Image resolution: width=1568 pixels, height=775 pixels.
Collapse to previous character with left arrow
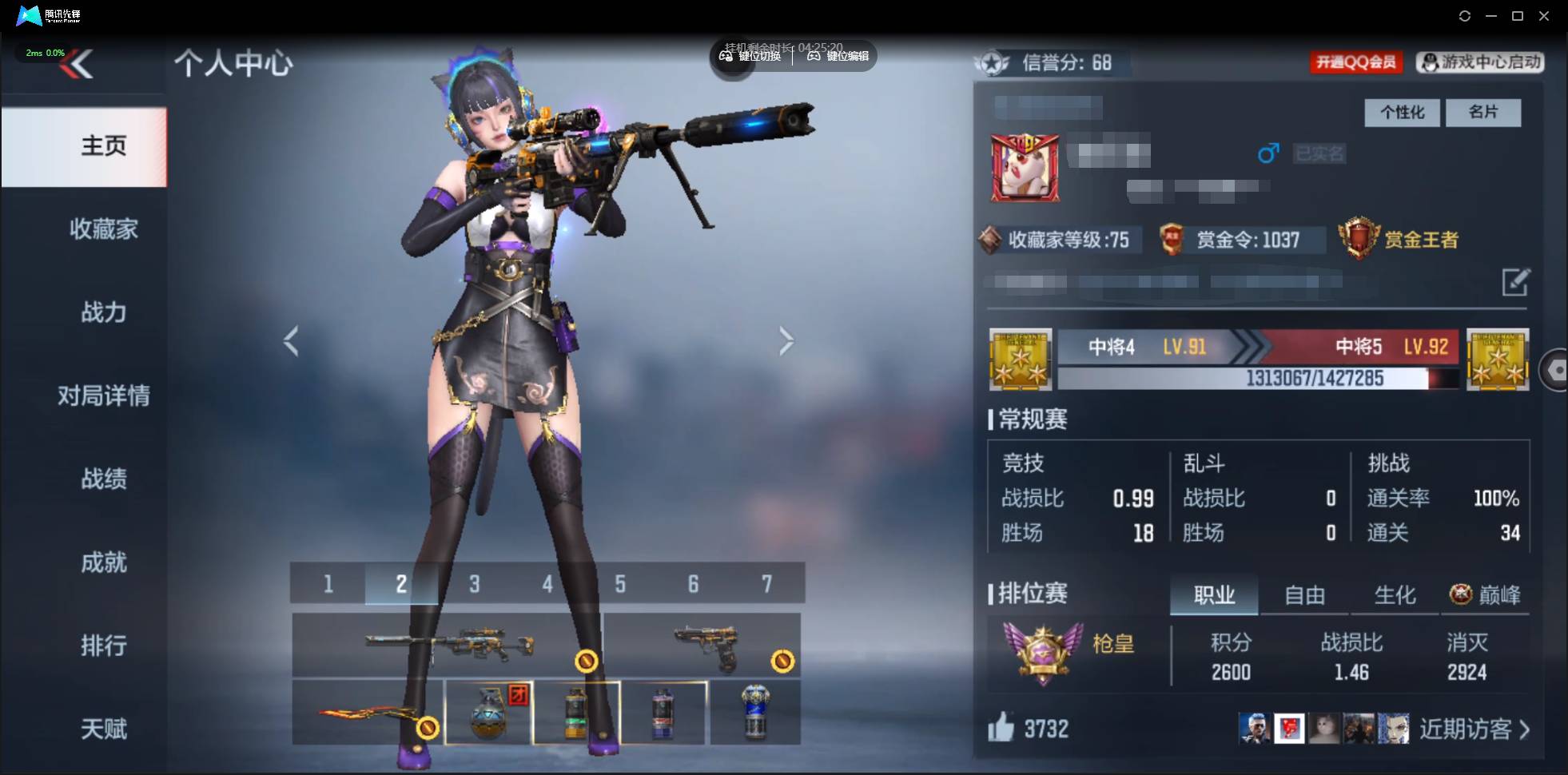tap(289, 340)
